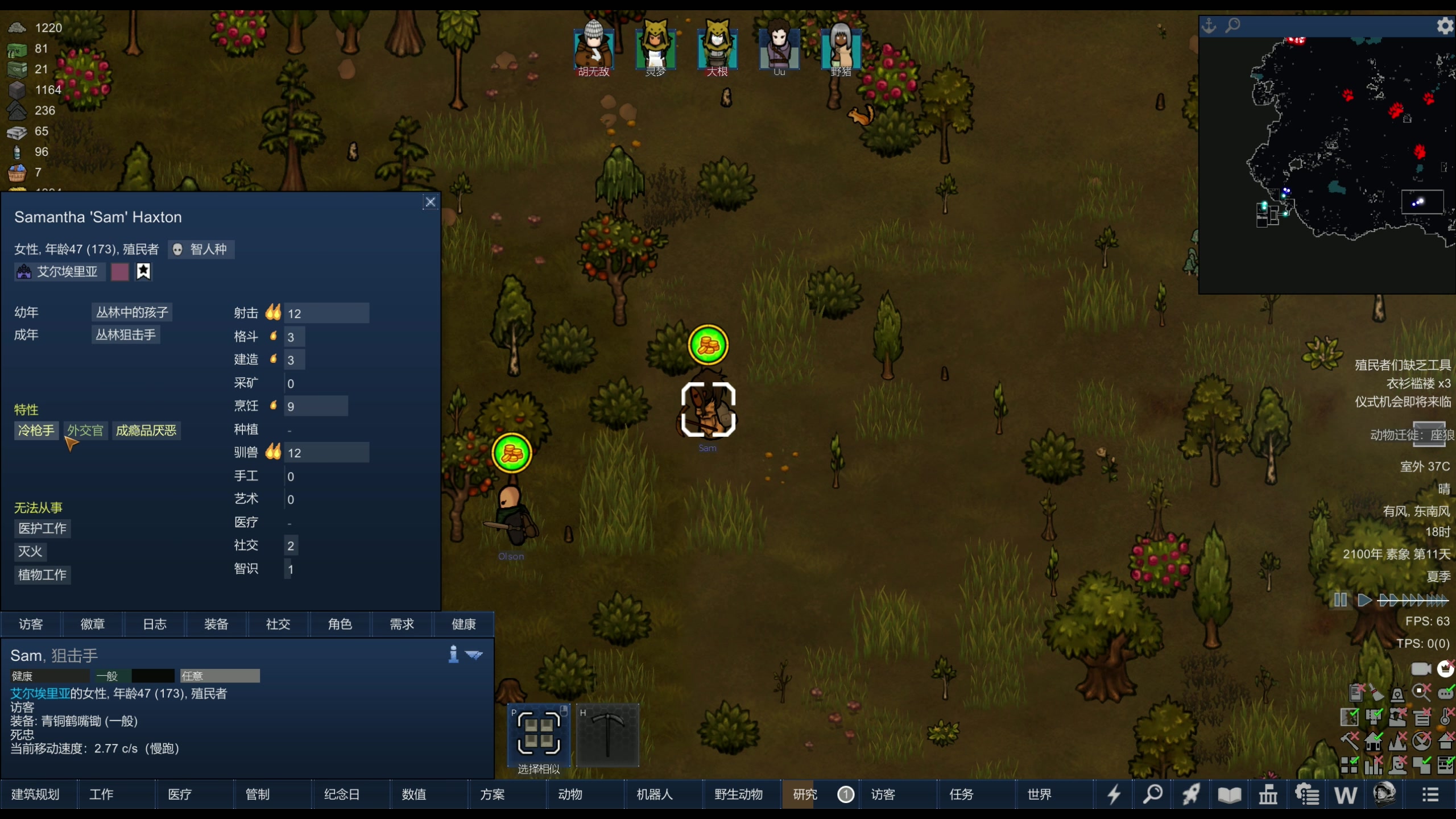Select colonist portrait 大根
The image size is (1456, 819).
coord(717,48)
